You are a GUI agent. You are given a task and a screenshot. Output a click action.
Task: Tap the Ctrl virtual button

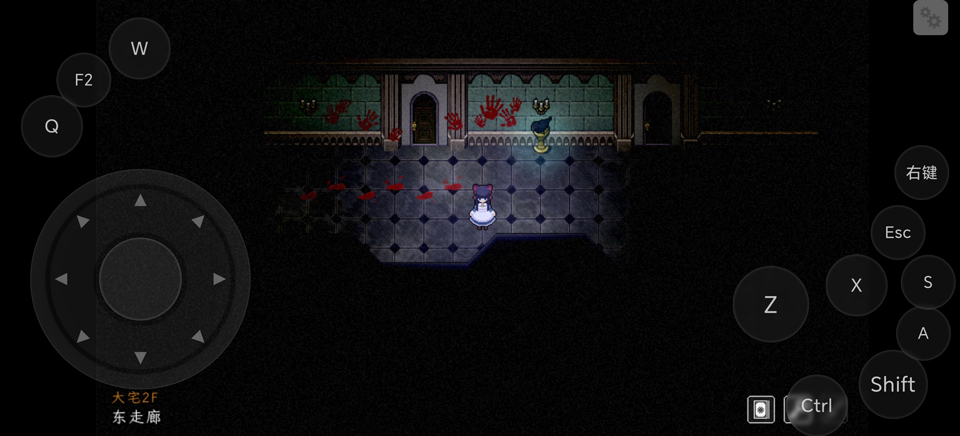tap(817, 406)
